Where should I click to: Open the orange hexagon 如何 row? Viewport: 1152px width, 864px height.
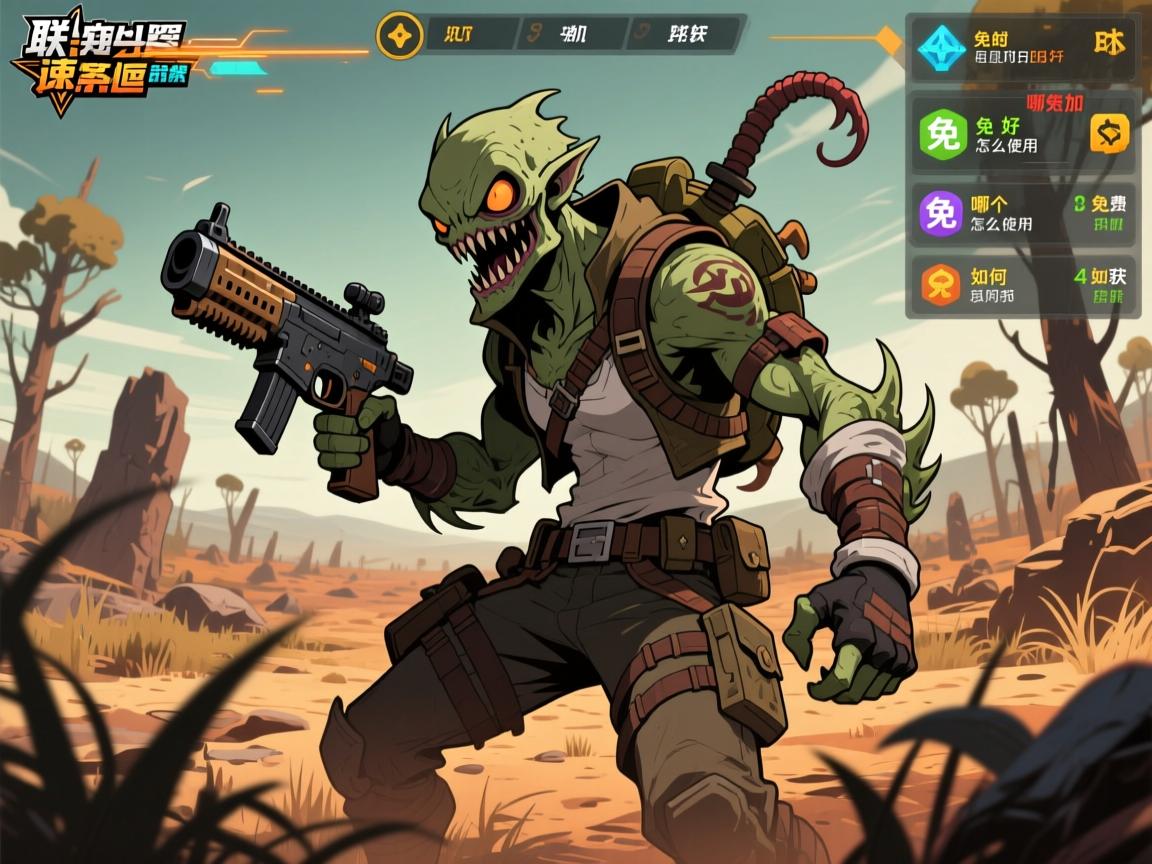1021,285
